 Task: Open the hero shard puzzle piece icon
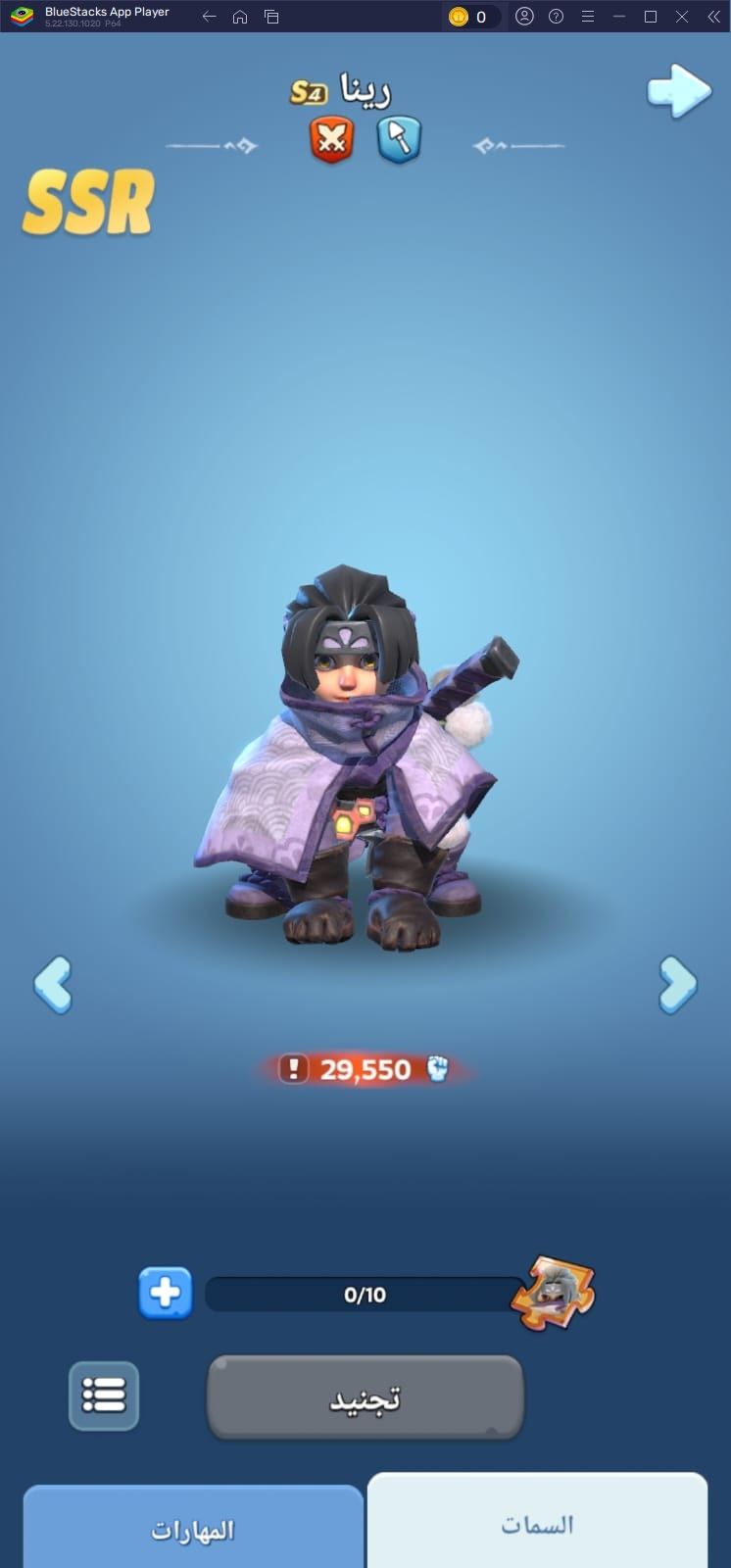(554, 1294)
